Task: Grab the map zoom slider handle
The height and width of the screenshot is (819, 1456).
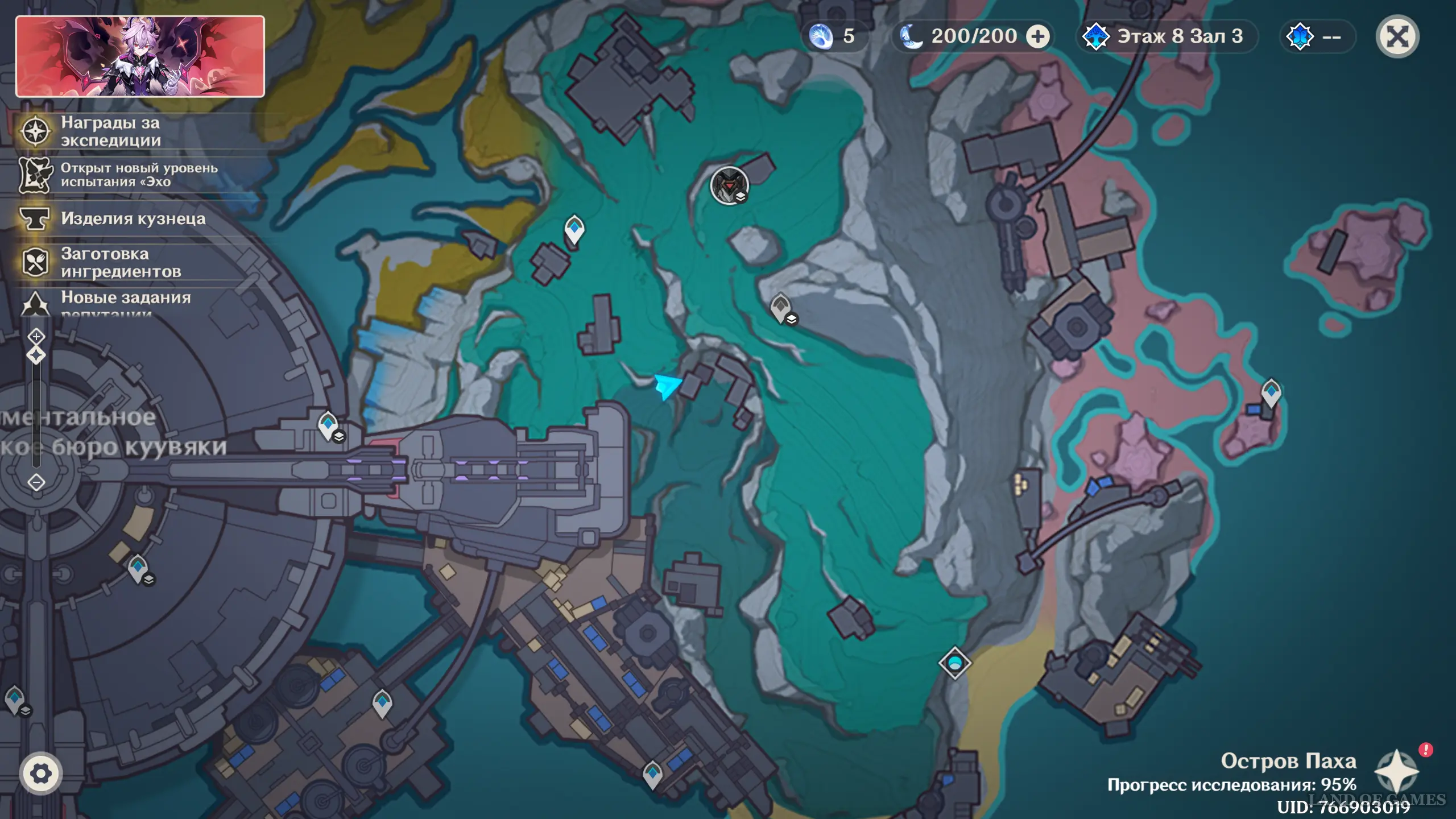Action: tap(36, 356)
